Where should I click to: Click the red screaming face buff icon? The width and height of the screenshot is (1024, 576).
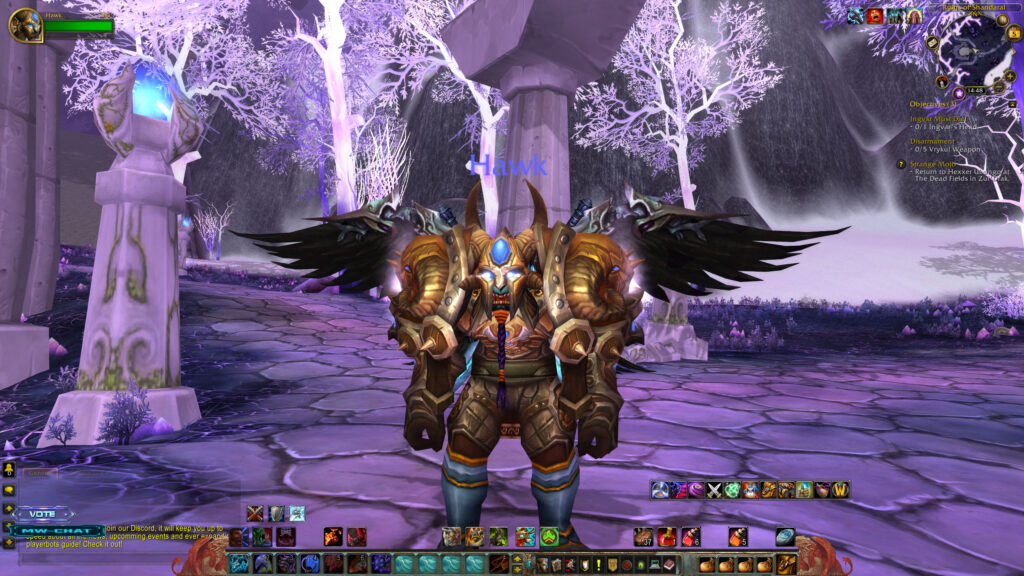click(x=874, y=15)
